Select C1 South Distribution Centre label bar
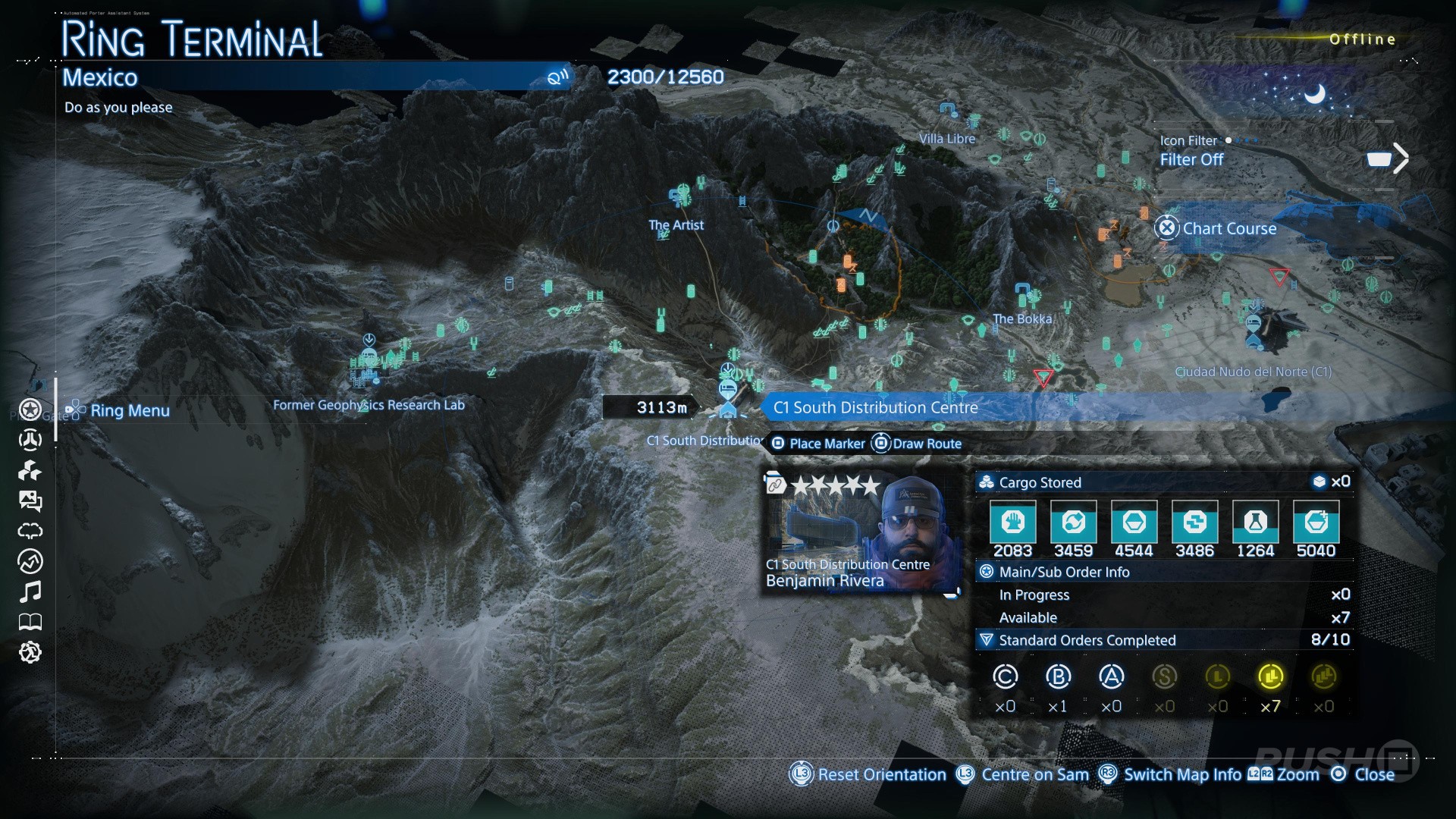The image size is (1456, 819). tap(875, 408)
